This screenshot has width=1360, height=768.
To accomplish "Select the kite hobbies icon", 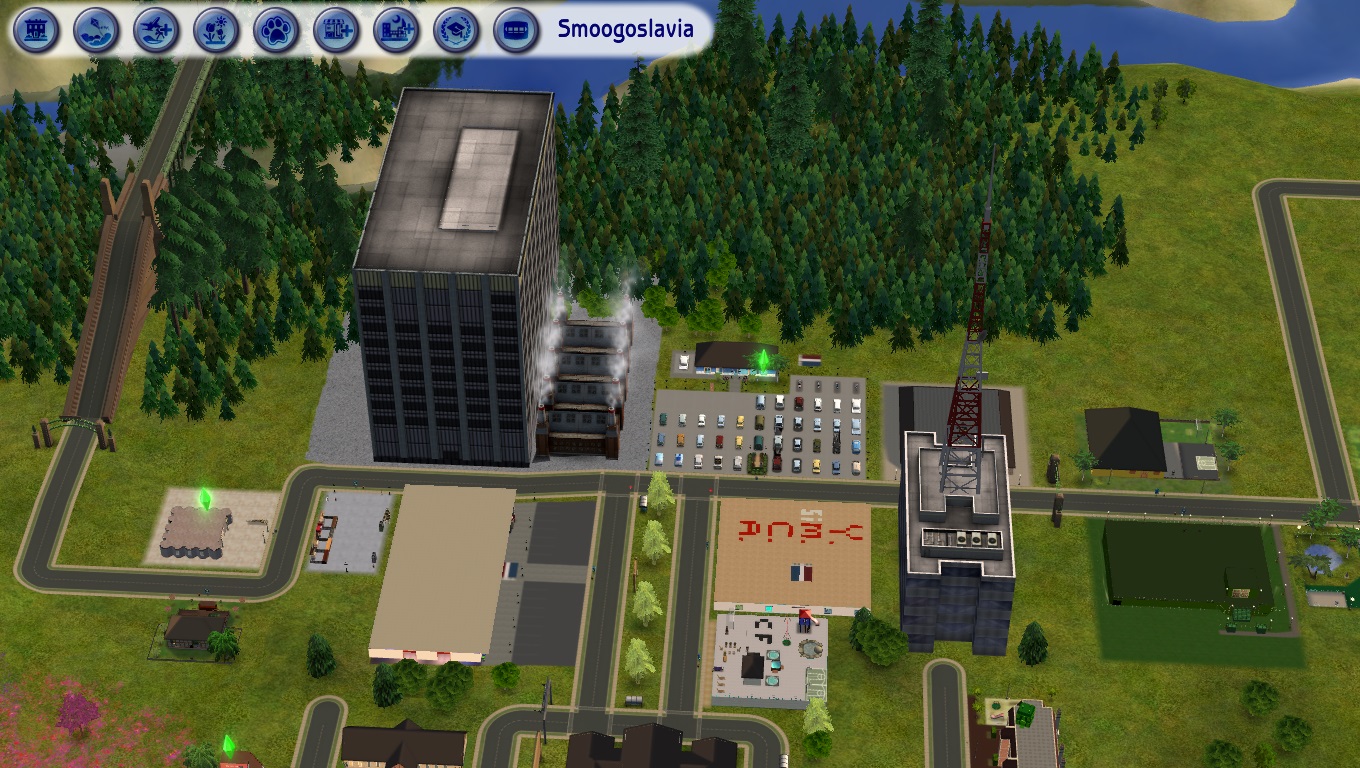I will tap(97, 30).
